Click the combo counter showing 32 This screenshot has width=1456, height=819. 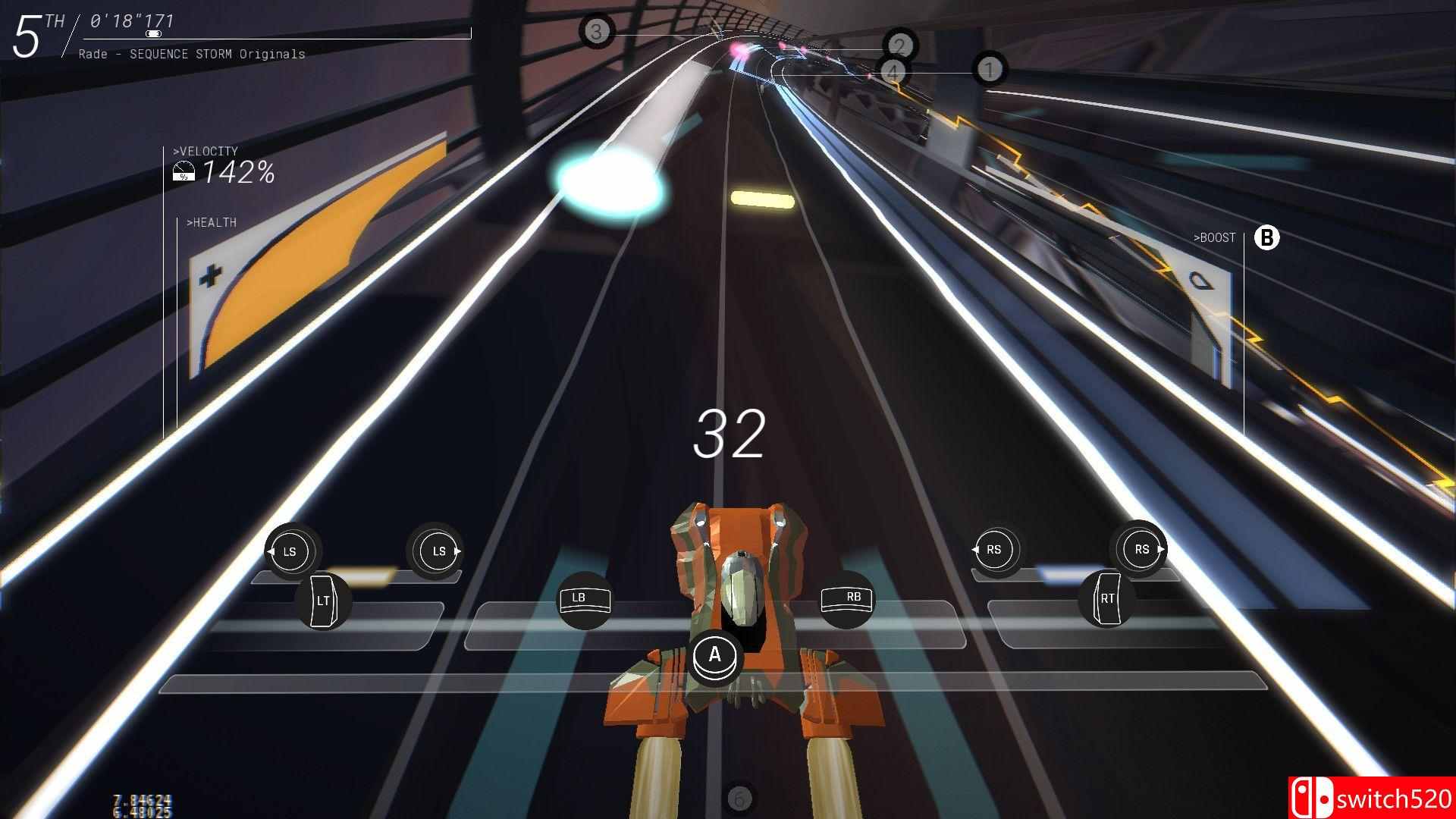tap(730, 435)
